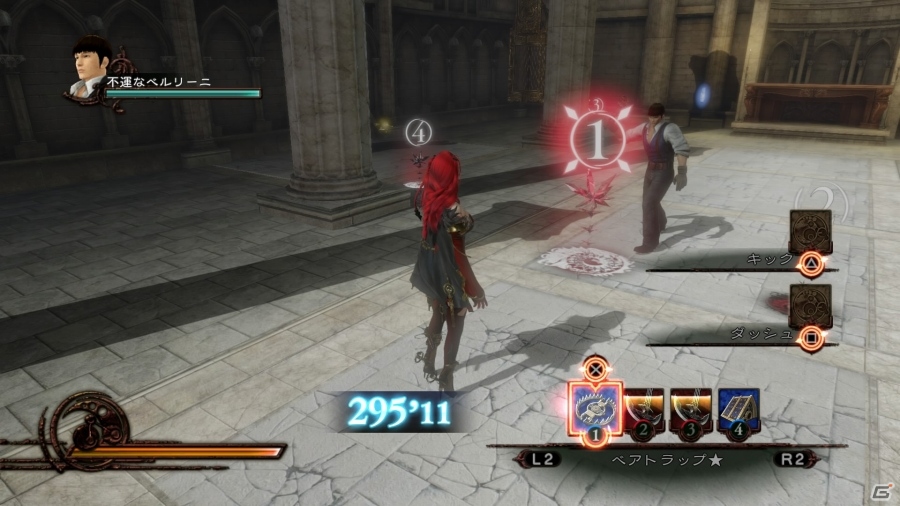Activate the キック (Kick) skill icon
Viewport: 900px width, 506px height.
[810, 233]
